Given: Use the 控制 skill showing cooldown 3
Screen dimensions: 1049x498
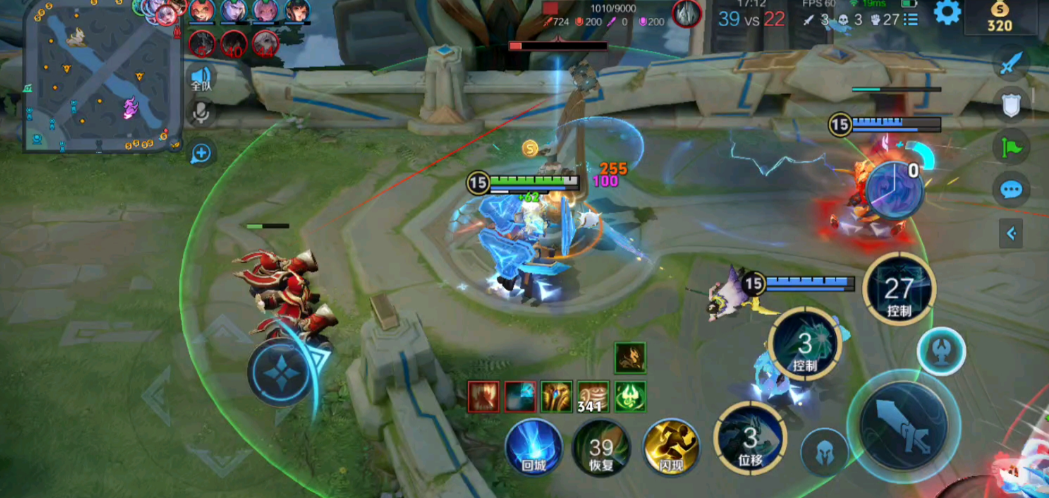Looking at the screenshot, I should (805, 343).
